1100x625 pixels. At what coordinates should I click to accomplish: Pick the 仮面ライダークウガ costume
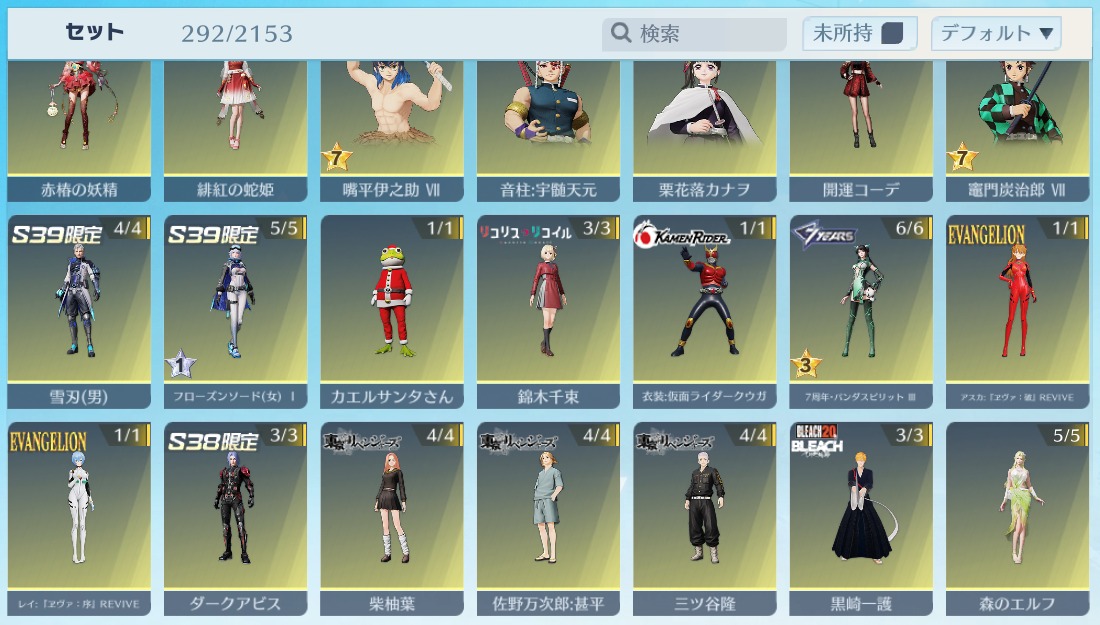pyautogui.click(x=705, y=310)
